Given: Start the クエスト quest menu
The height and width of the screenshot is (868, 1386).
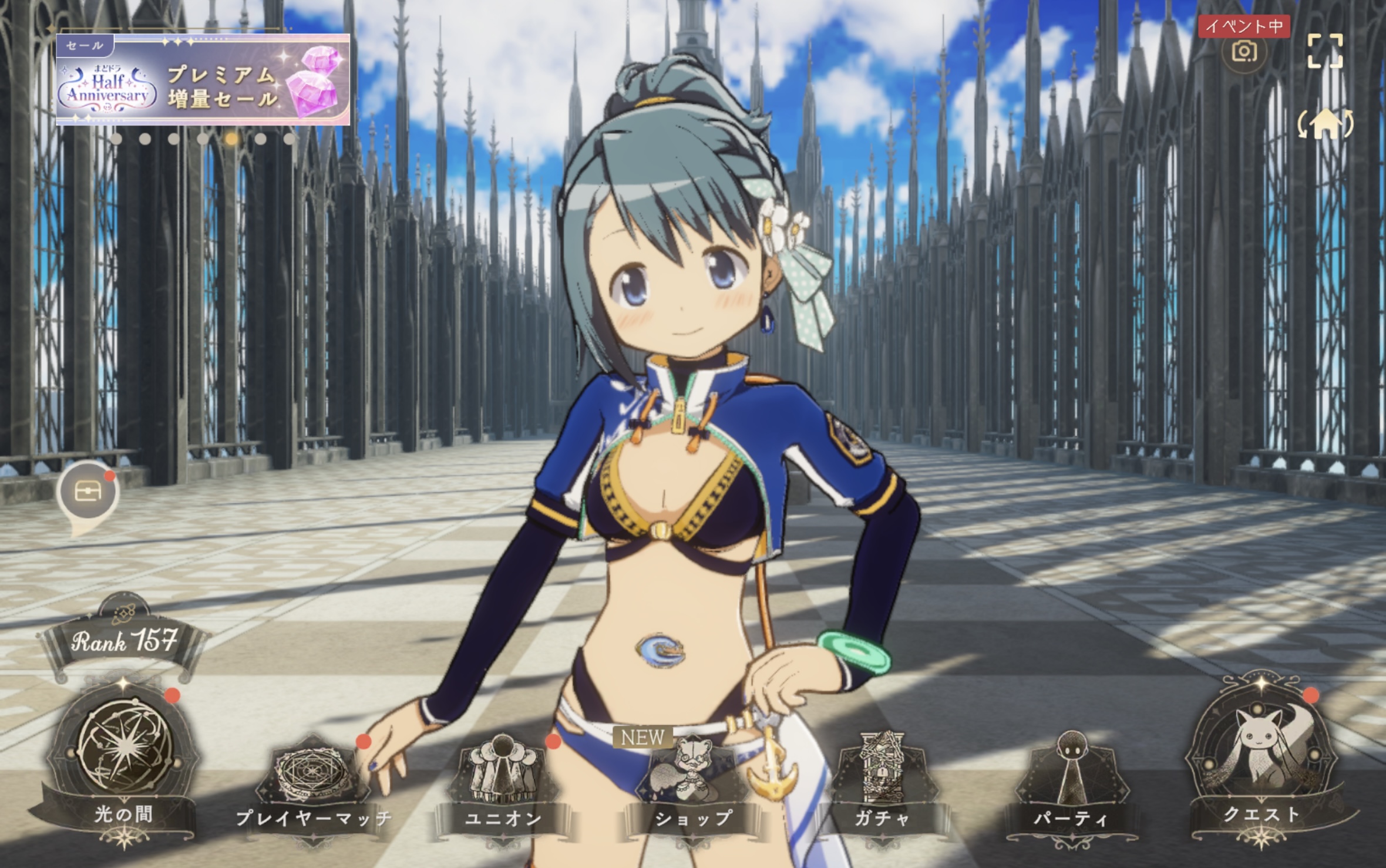Looking at the screenshot, I should click(1261, 758).
